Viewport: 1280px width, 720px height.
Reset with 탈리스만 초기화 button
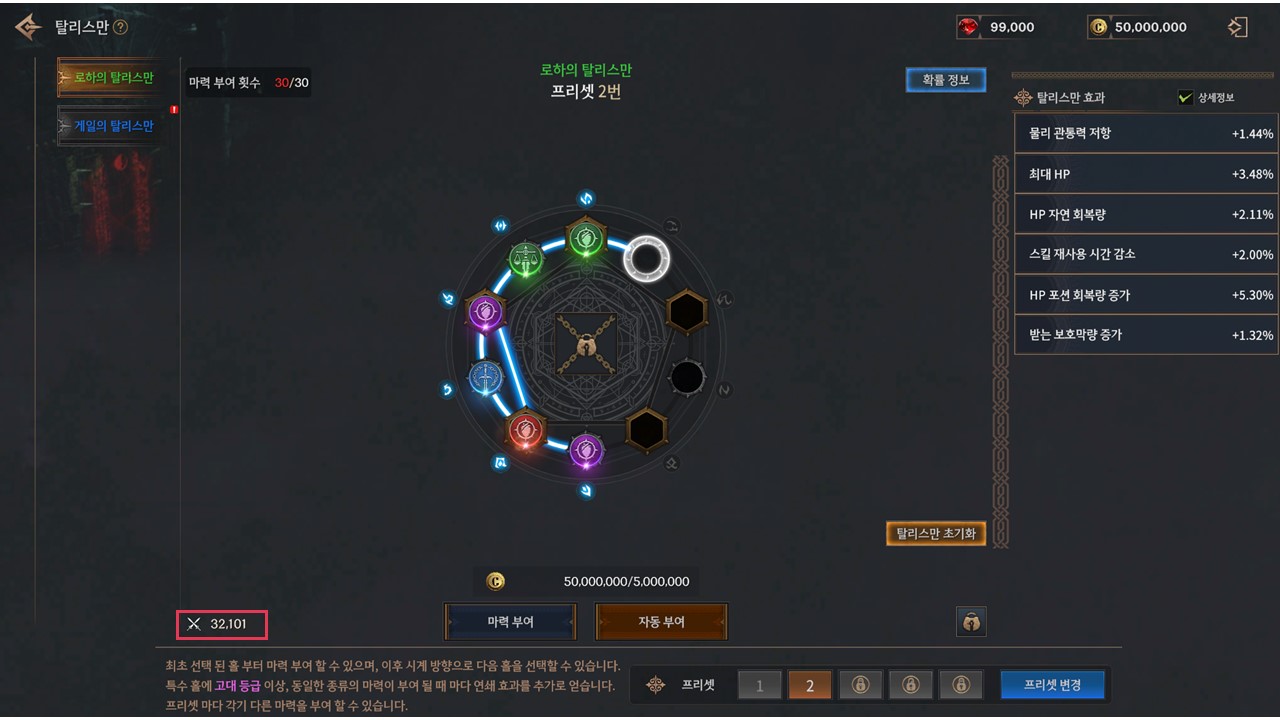click(x=936, y=534)
